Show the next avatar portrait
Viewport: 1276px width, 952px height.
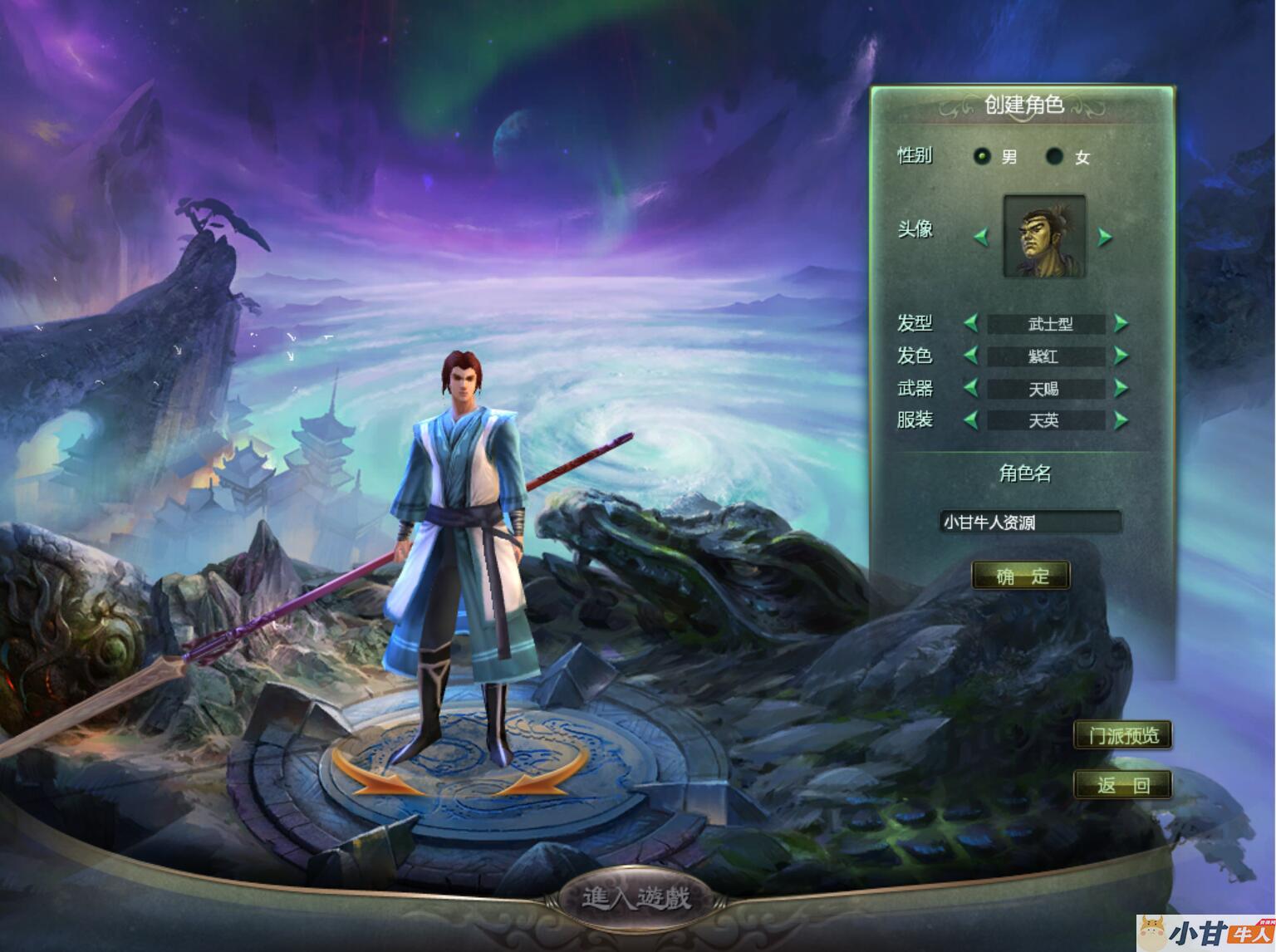click(x=1104, y=238)
